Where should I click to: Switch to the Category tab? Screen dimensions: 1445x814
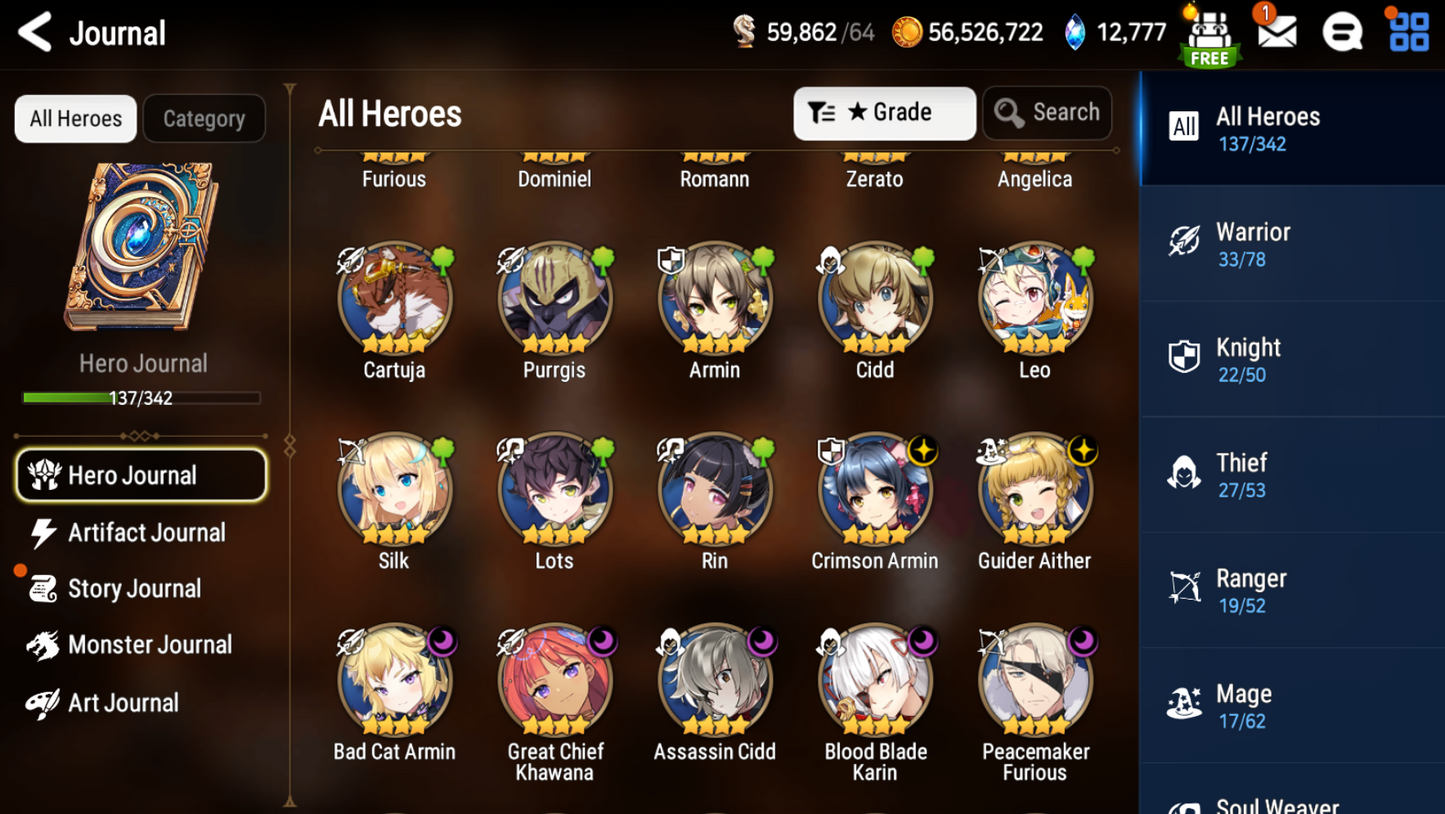tap(204, 119)
